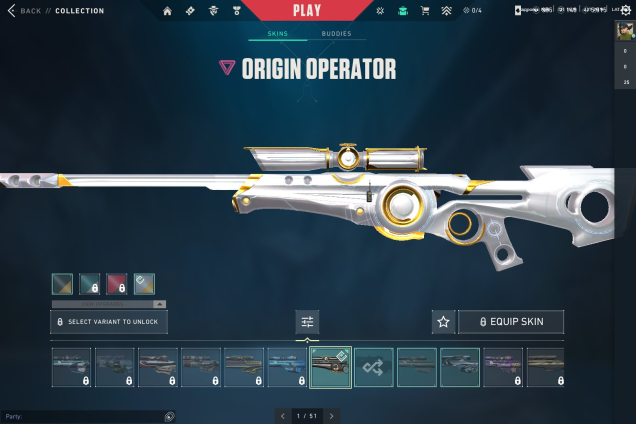Select the highlighted Origin Operator thumbnail
Screen dimensions: 636x424
coord(330,367)
